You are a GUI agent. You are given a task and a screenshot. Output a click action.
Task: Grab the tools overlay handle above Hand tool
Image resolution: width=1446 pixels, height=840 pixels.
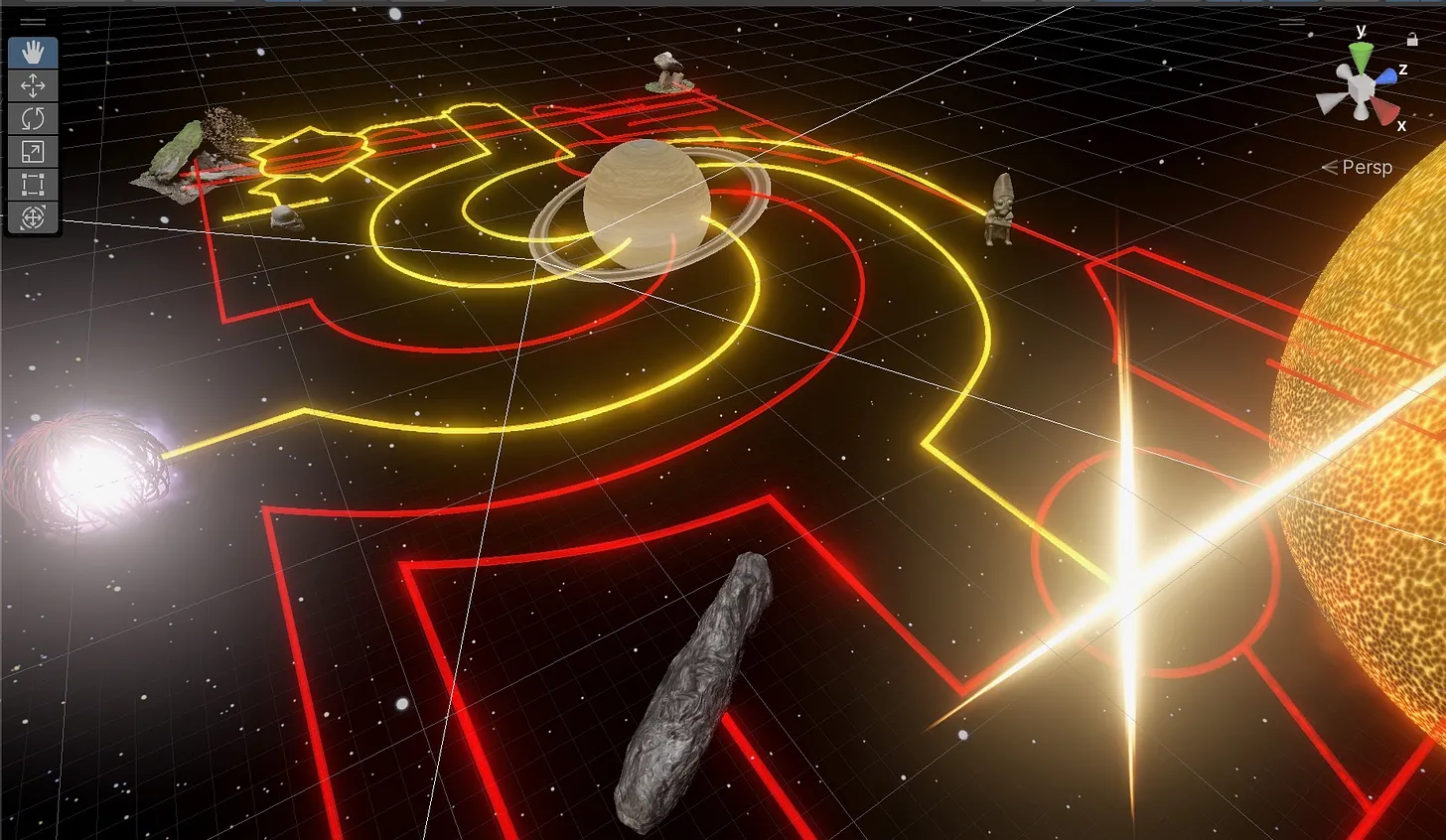33,22
